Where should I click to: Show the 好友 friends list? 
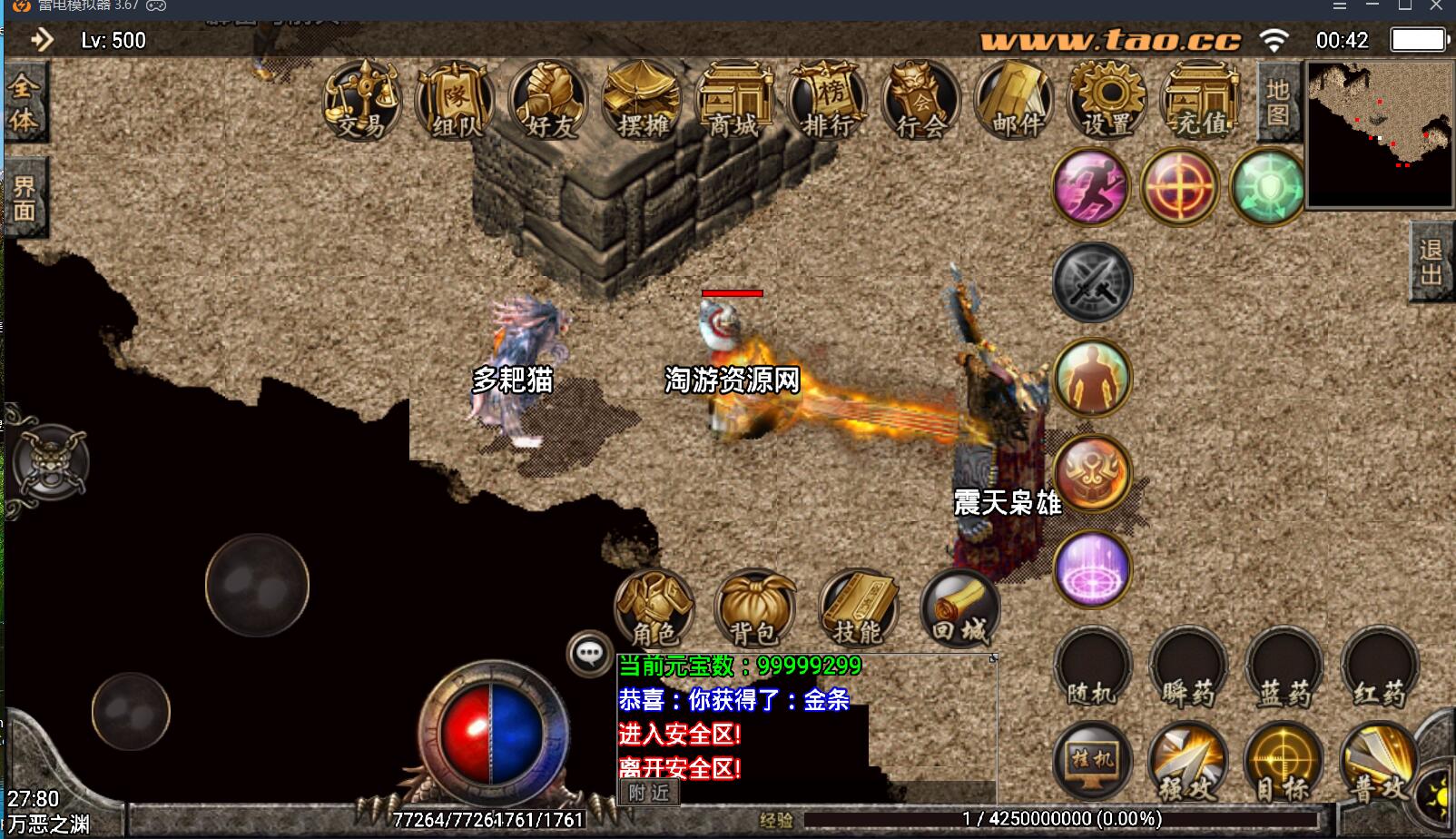point(548,101)
